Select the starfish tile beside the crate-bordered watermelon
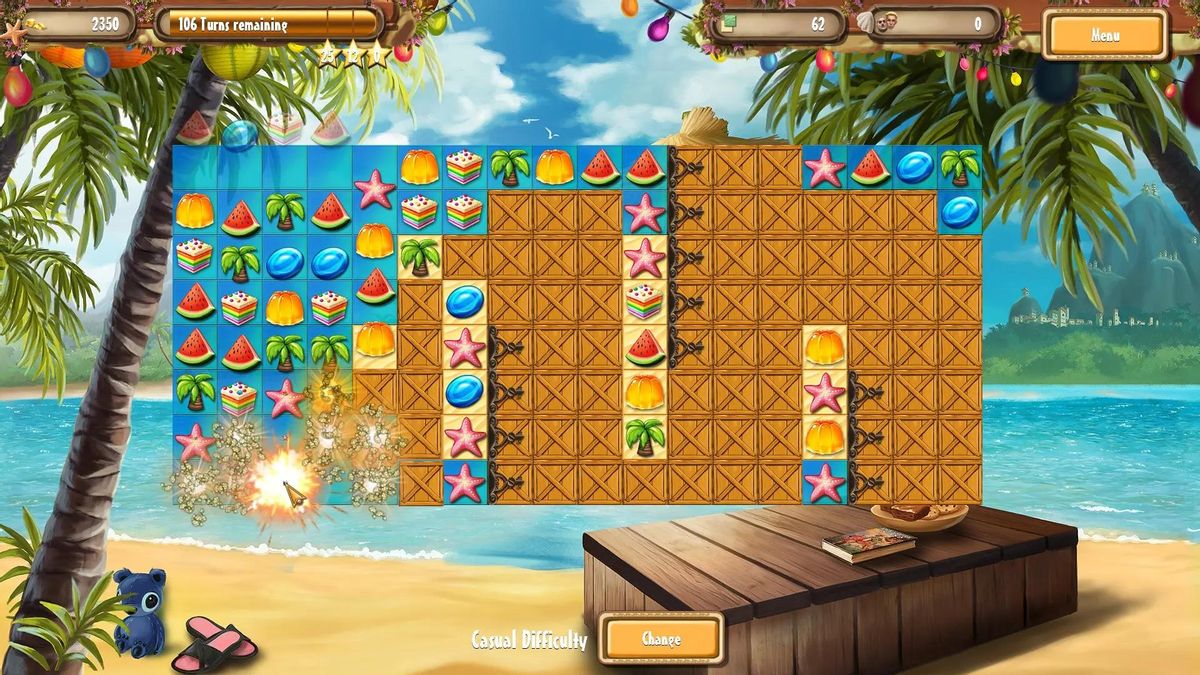Image resolution: width=1200 pixels, height=675 pixels. [824, 167]
